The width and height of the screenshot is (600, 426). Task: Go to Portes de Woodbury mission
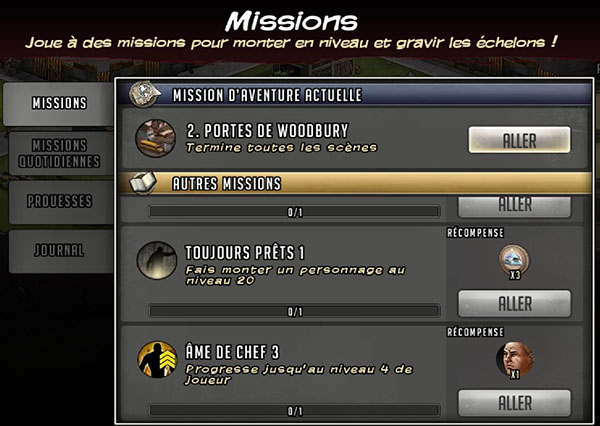(518, 140)
